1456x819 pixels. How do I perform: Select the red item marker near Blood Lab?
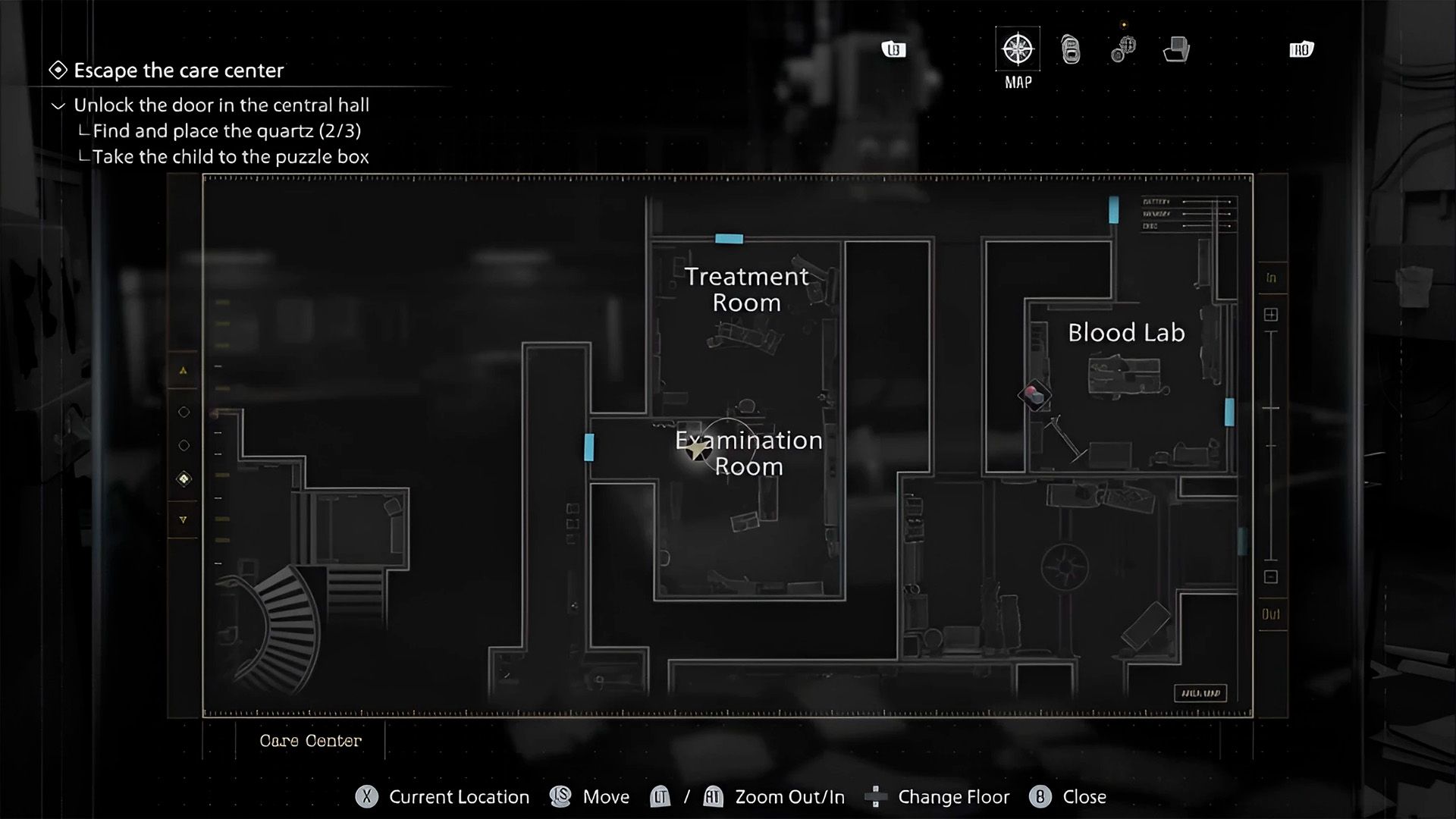pos(1034,395)
